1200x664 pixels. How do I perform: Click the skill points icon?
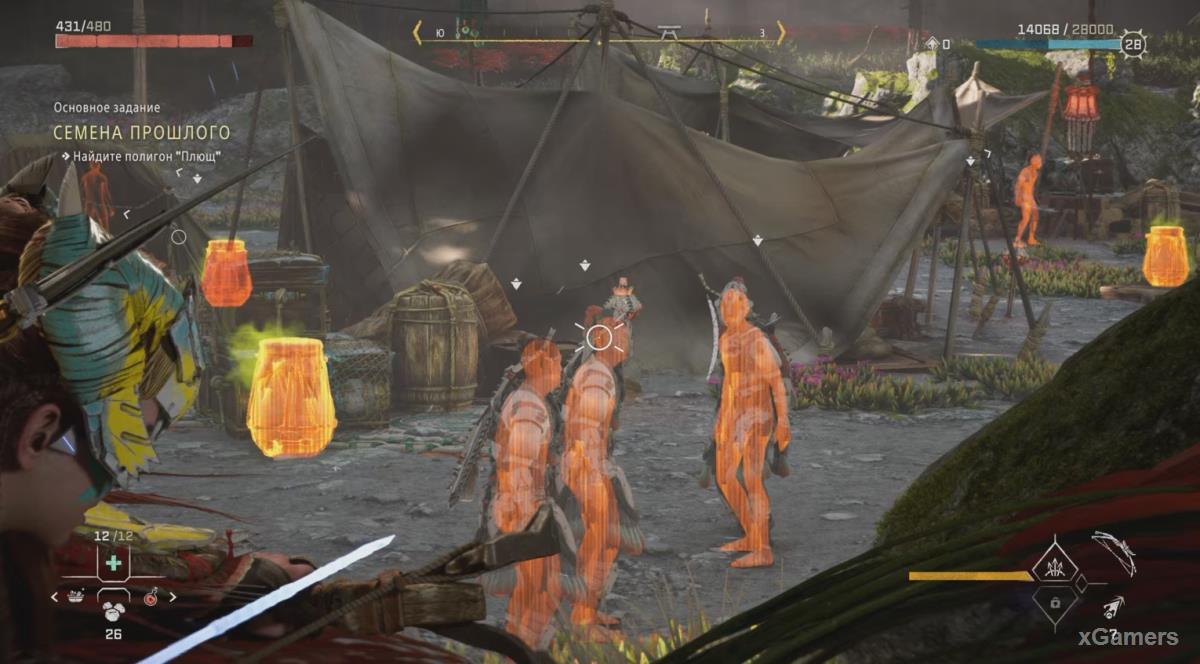(933, 43)
